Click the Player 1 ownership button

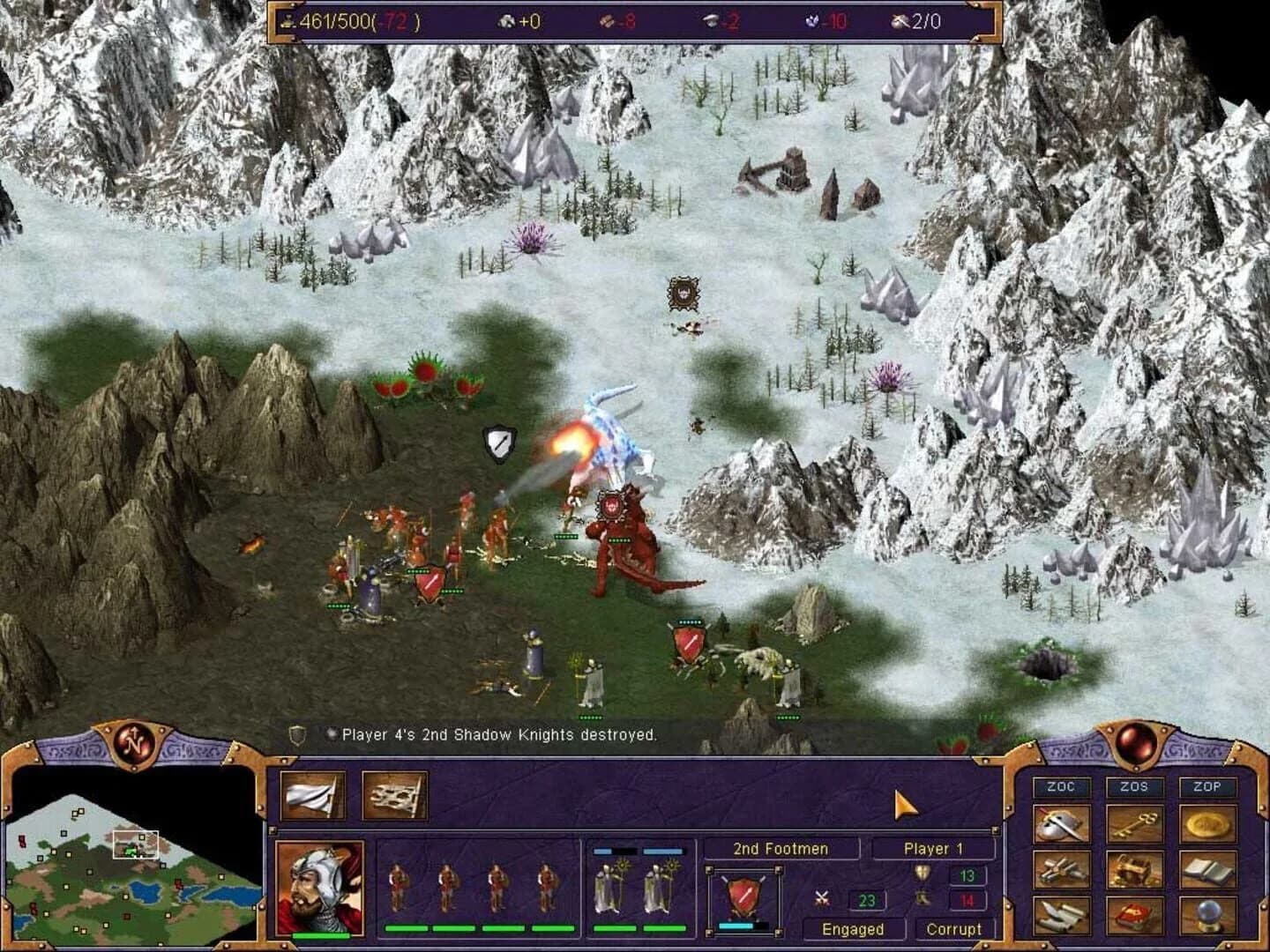[x=935, y=849]
